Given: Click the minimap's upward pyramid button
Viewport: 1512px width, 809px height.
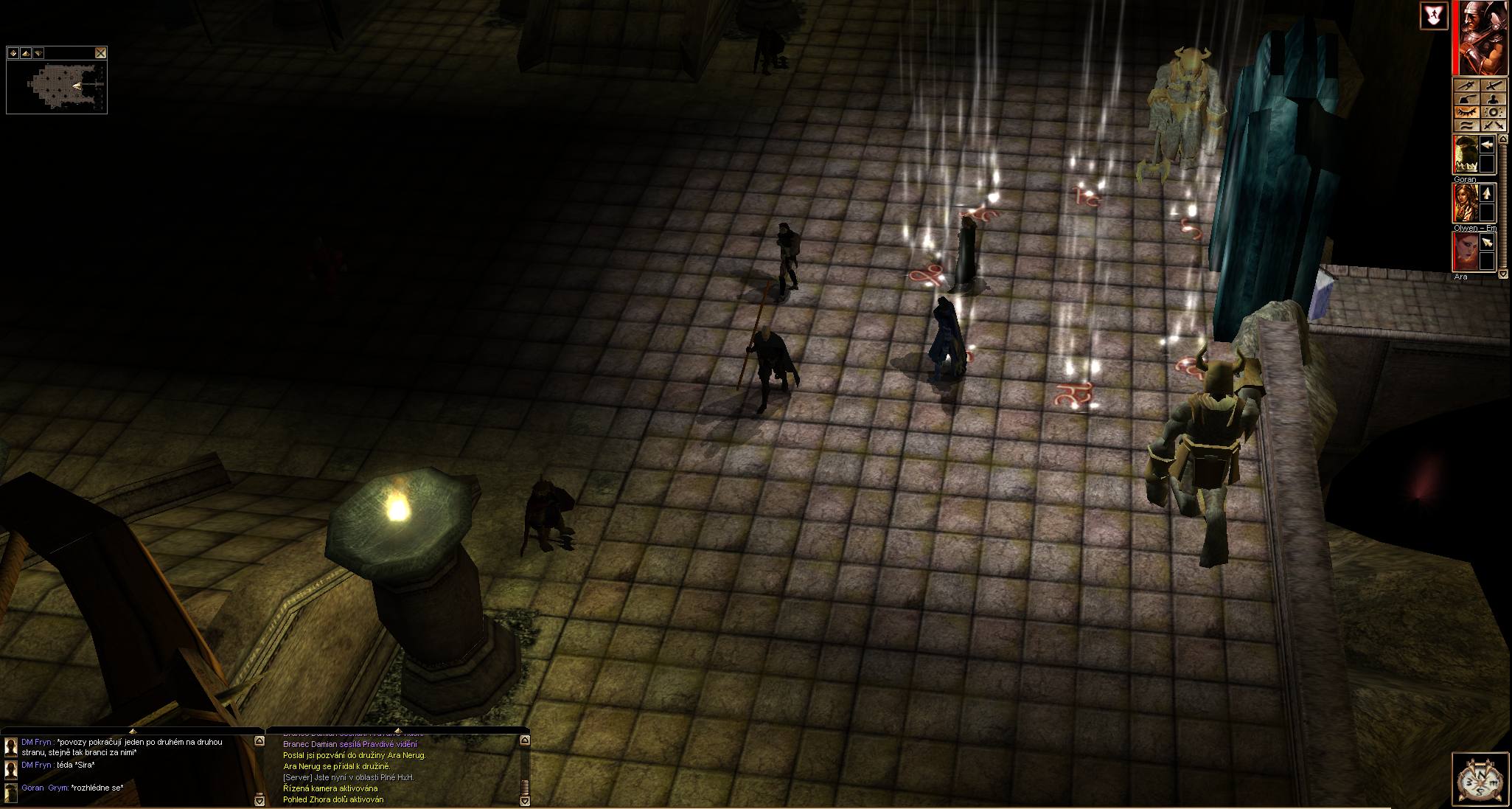Looking at the screenshot, I should [26, 53].
